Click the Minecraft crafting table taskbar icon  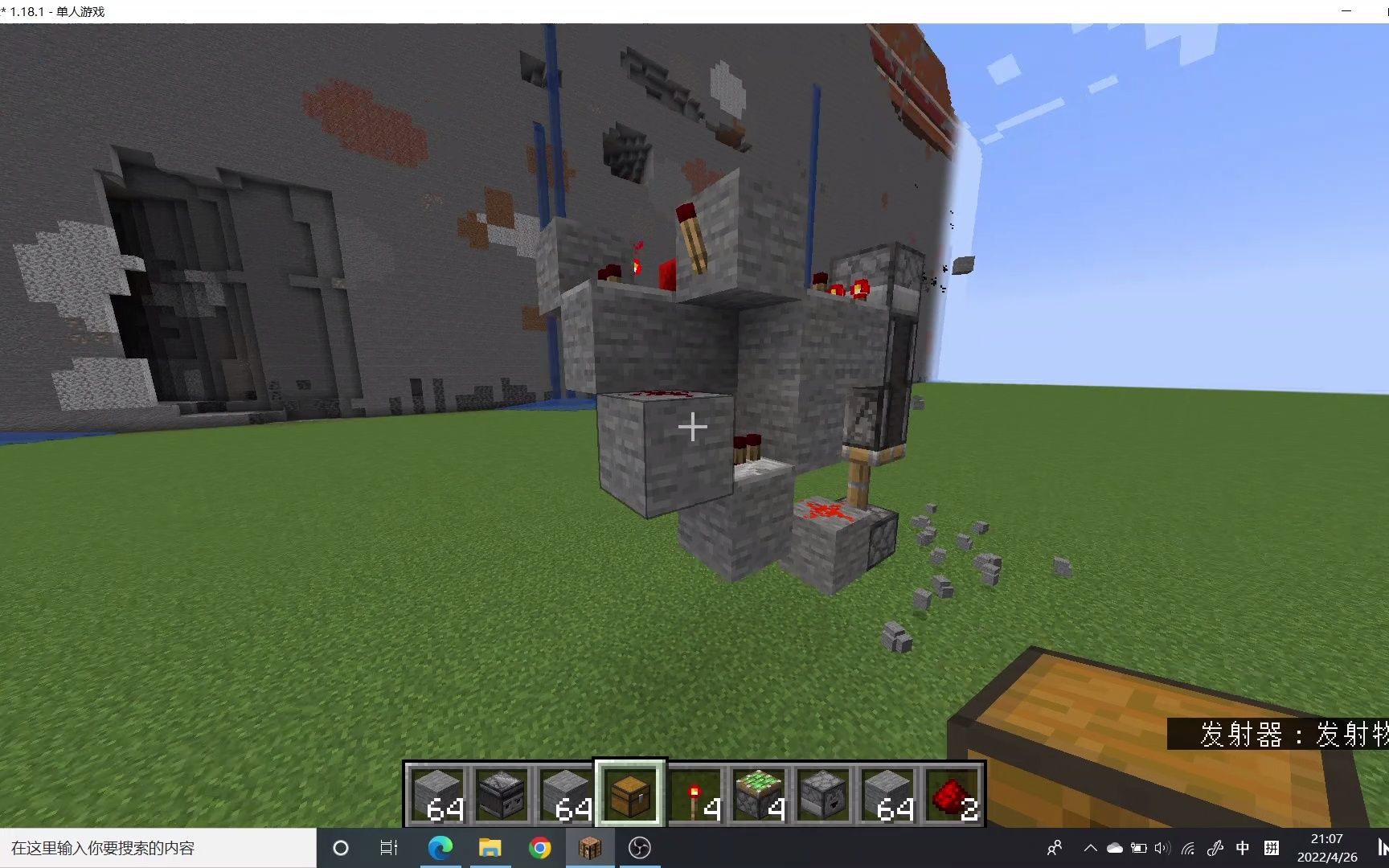(591, 847)
